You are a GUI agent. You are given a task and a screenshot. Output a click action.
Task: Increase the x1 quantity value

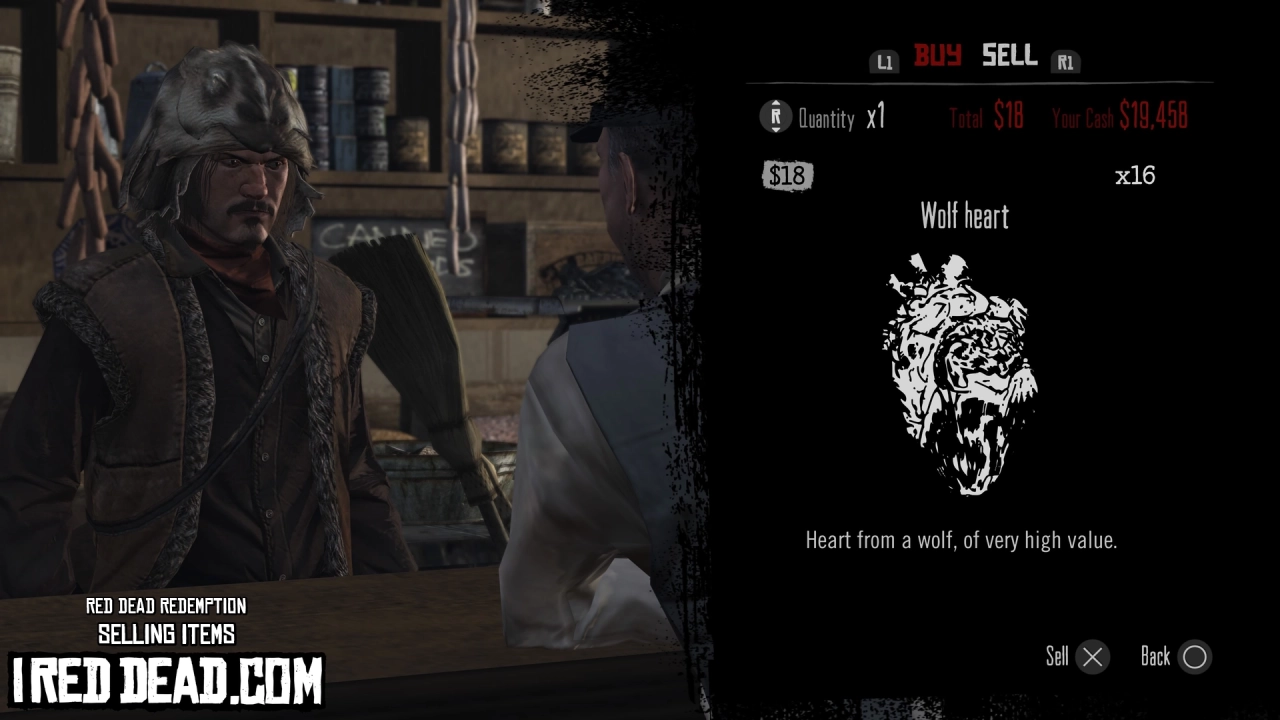874,118
